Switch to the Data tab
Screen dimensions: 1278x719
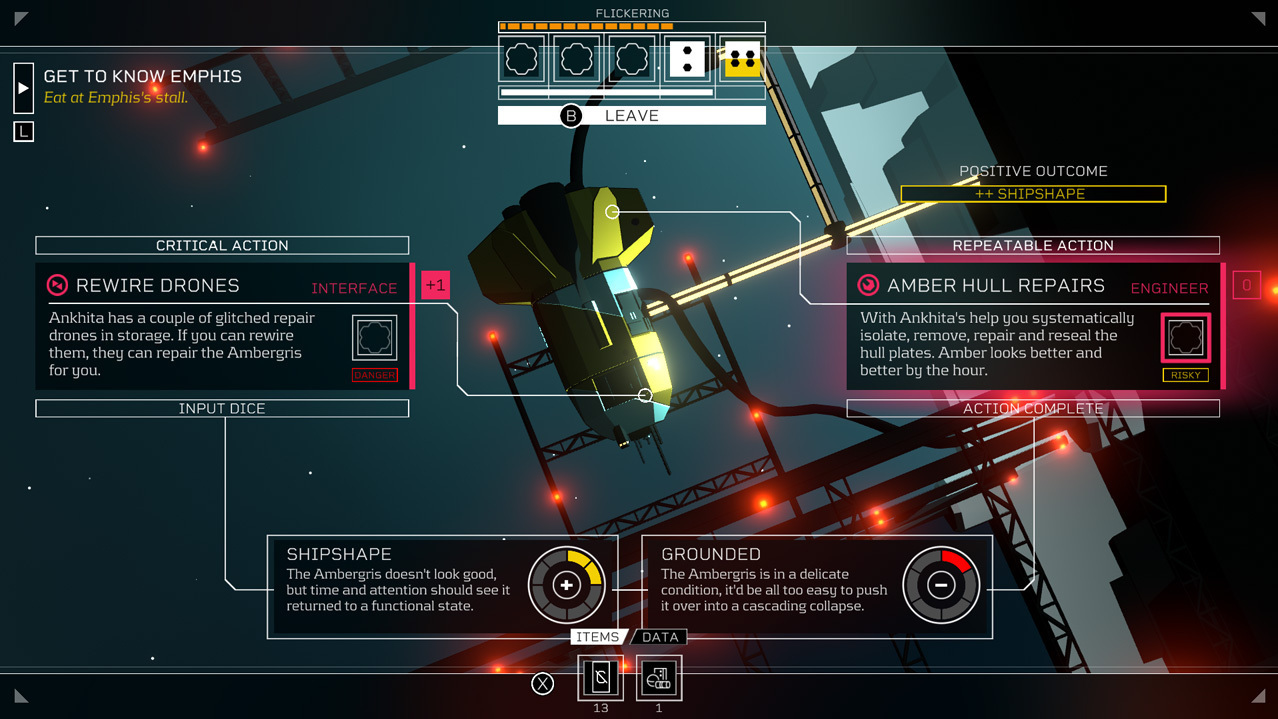(660, 637)
